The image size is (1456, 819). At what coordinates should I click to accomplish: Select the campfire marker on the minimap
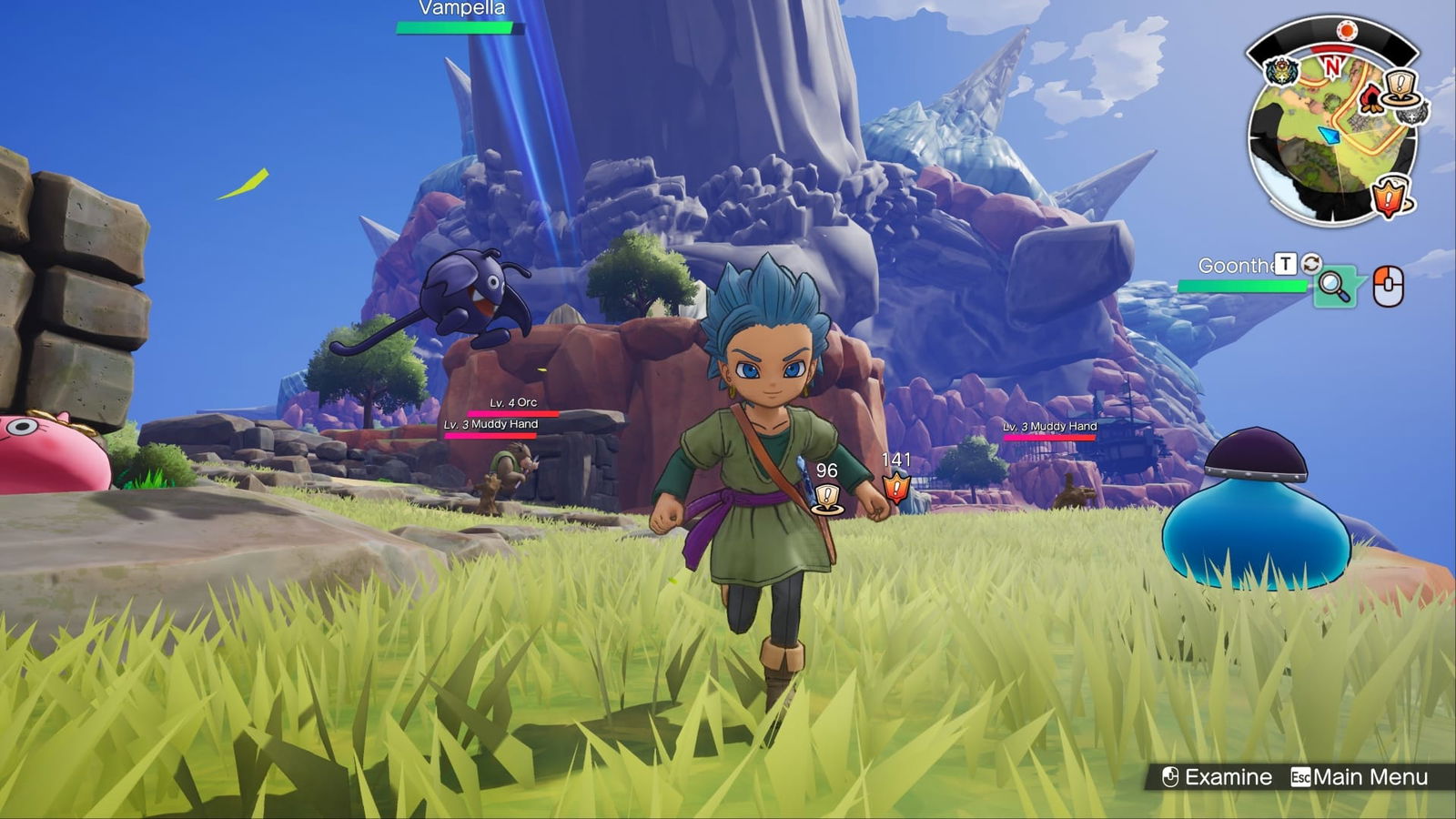point(1372,97)
